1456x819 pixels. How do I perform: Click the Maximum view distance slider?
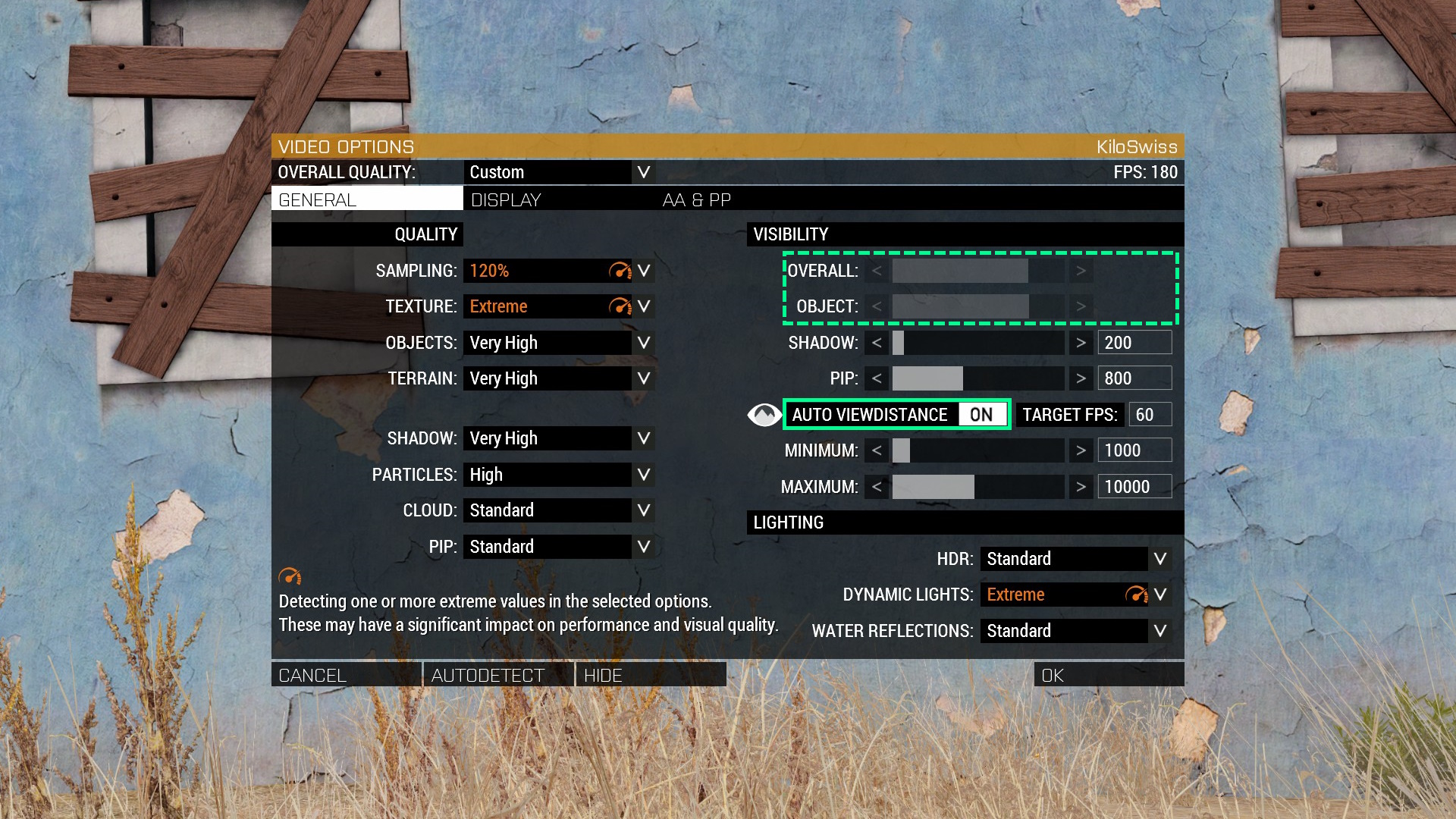pos(978,487)
